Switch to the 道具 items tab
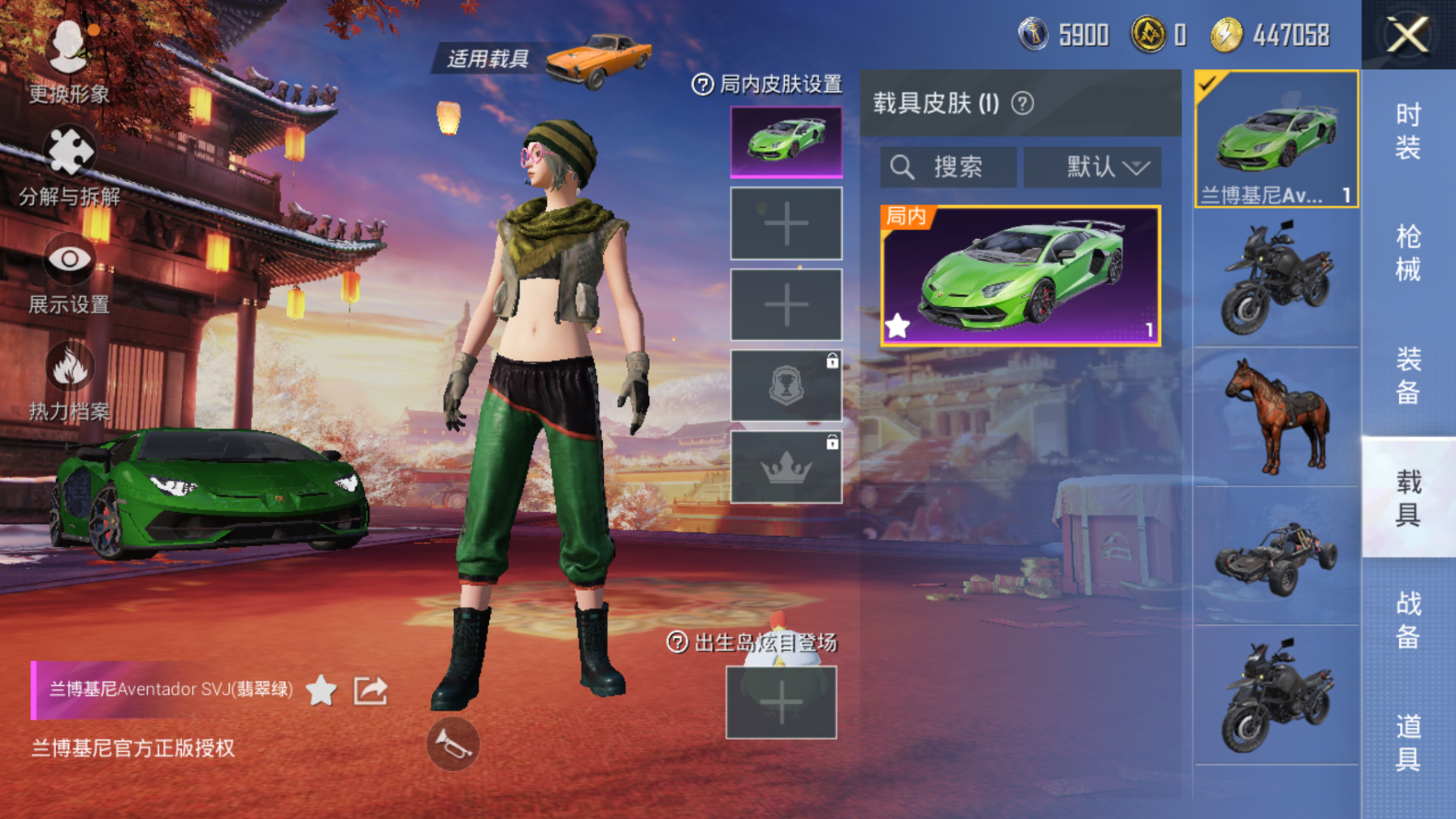1456x819 pixels. point(1408,741)
